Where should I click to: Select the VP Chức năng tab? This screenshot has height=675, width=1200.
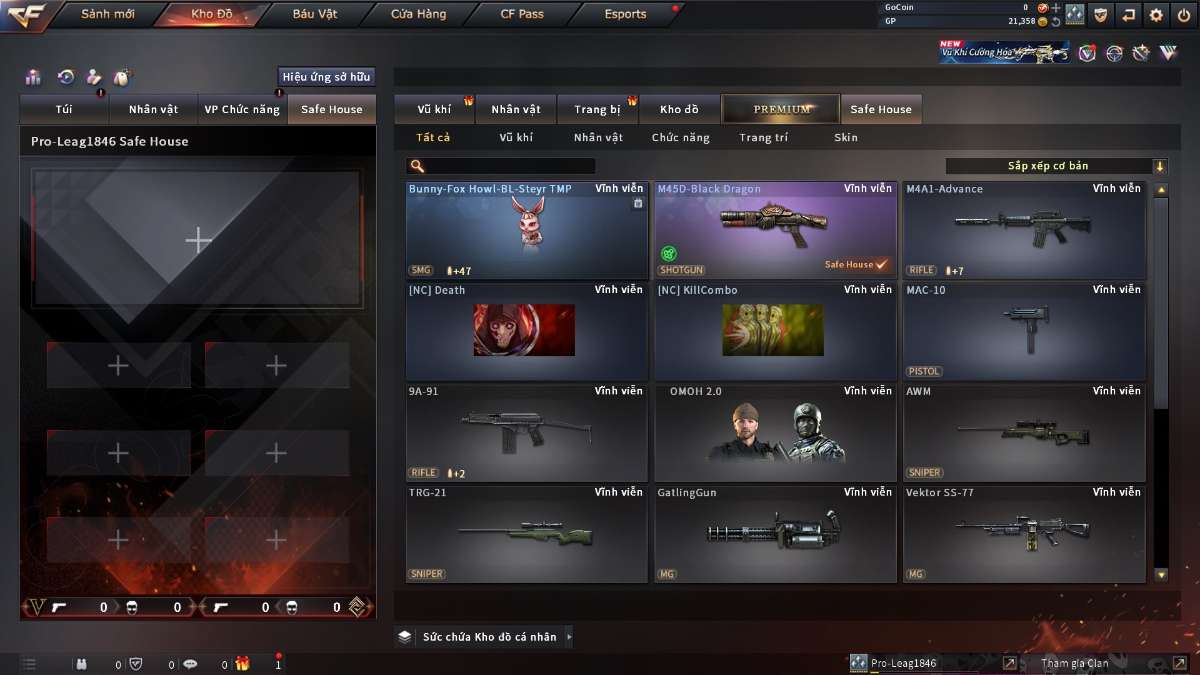242,109
